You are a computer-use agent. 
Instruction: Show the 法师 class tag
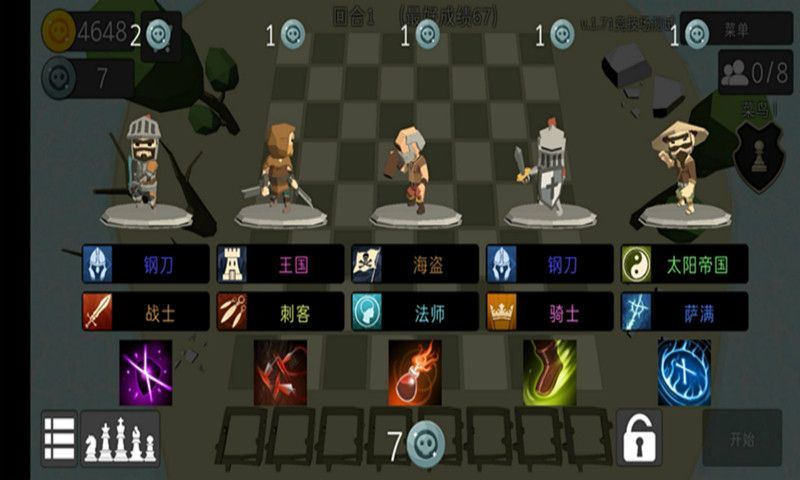click(x=415, y=312)
